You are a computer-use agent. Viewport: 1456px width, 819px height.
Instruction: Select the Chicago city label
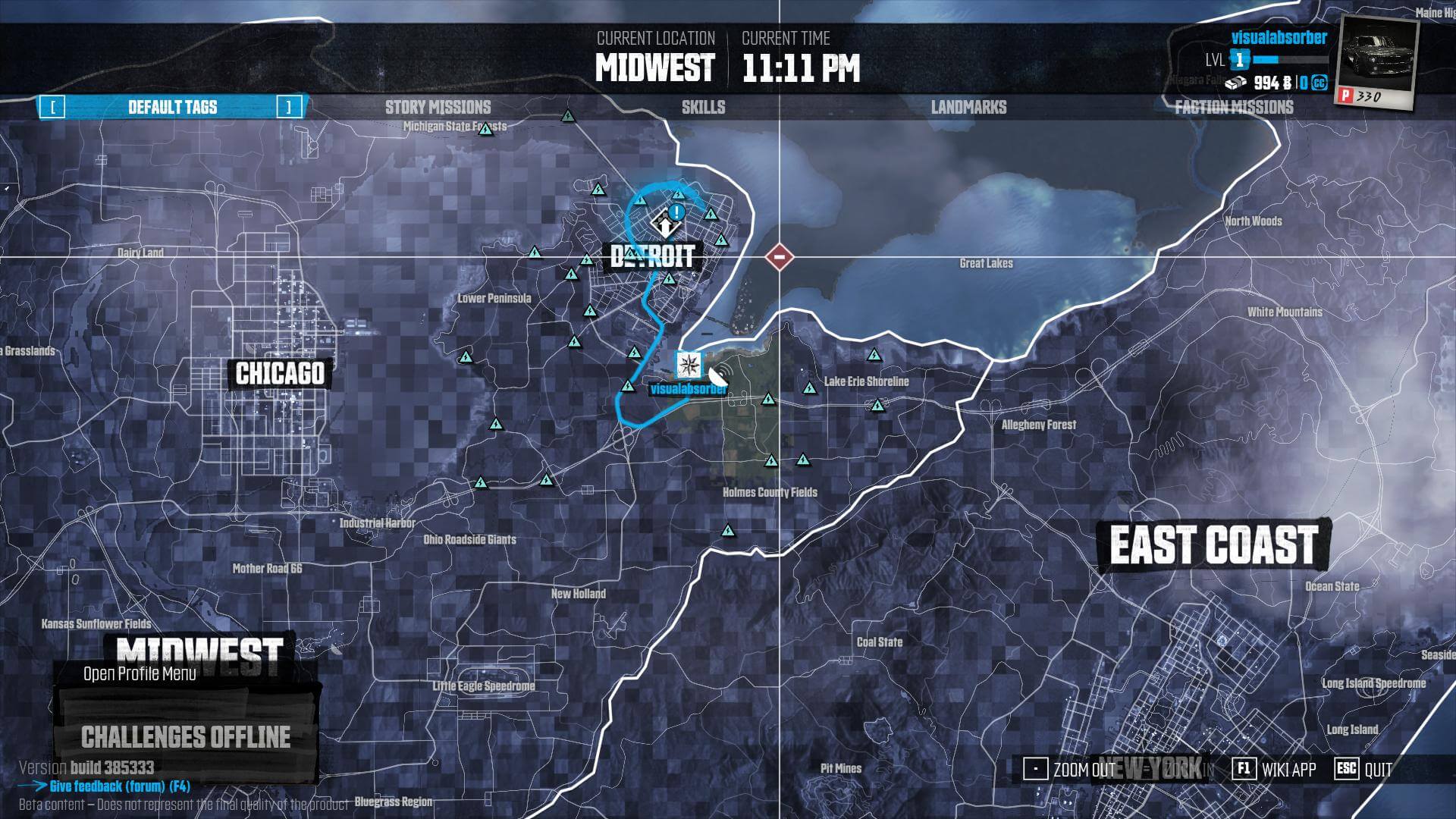click(x=280, y=373)
